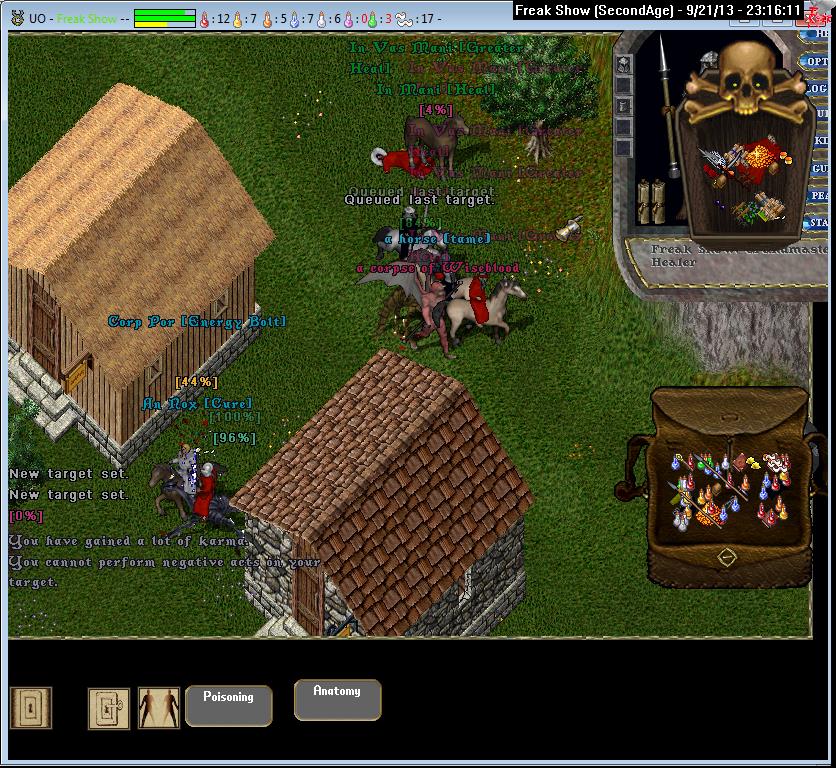Image resolution: width=836 pixels, height=768 pixels.
Task: Cast the spell with the key-and-lock icon
Action: pos(109,708)
